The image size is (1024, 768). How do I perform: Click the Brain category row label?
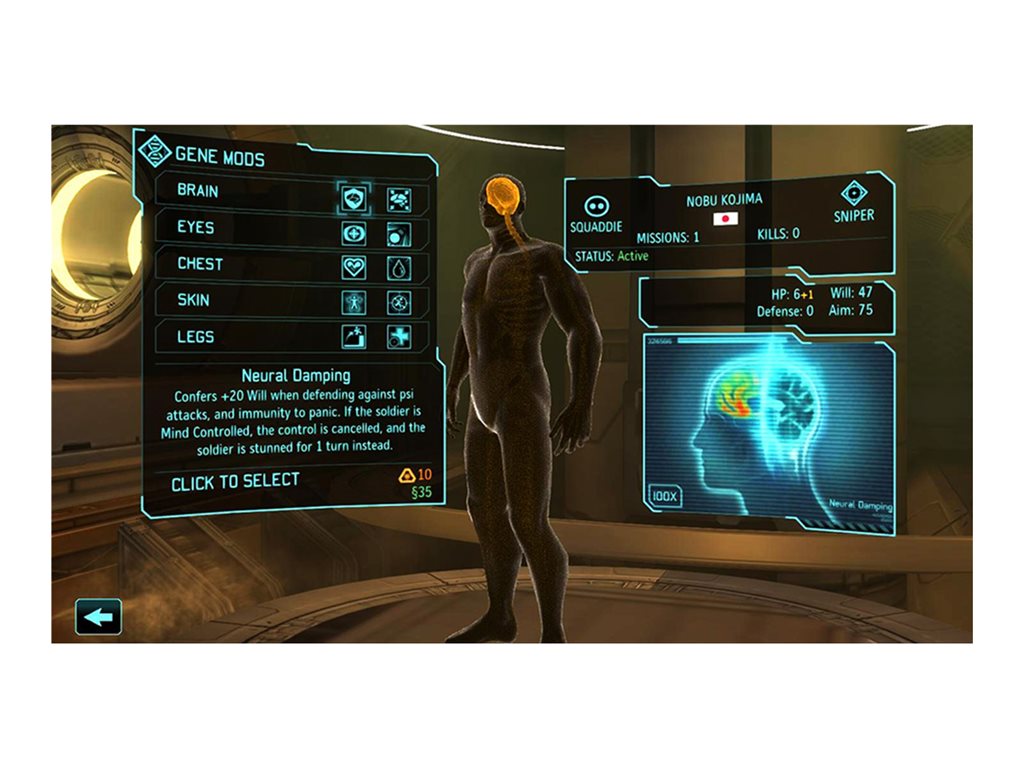pyautogui.click(x=198, y=190)
